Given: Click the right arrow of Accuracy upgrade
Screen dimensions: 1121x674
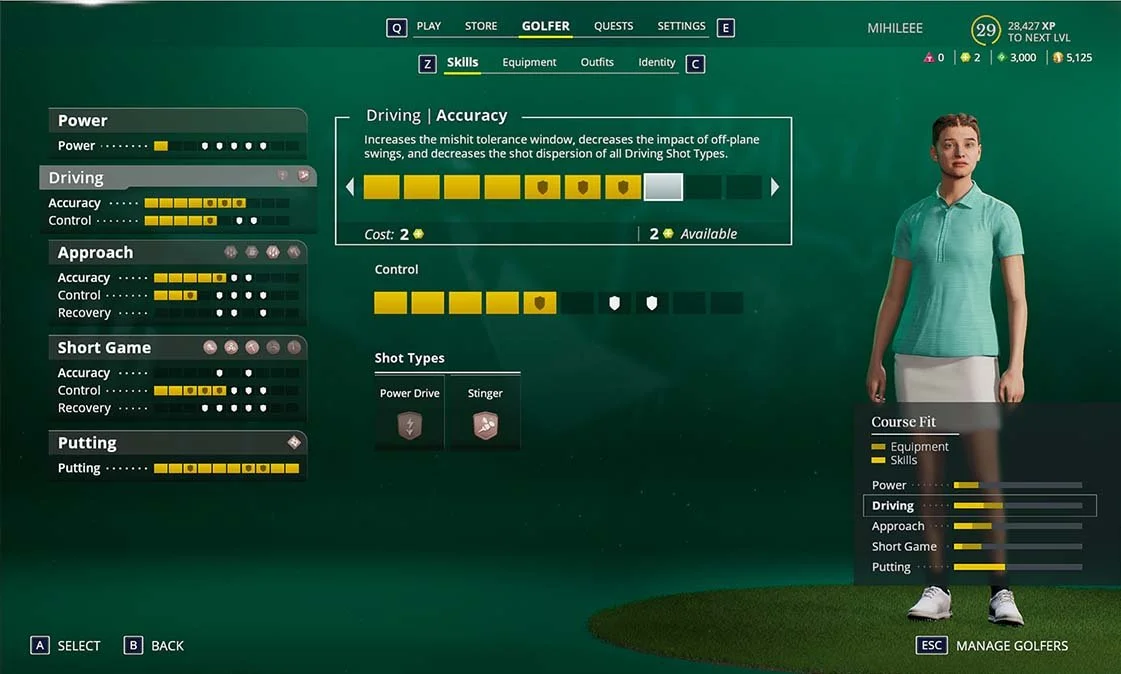Looking at the screenshot, I should (775, 187).
